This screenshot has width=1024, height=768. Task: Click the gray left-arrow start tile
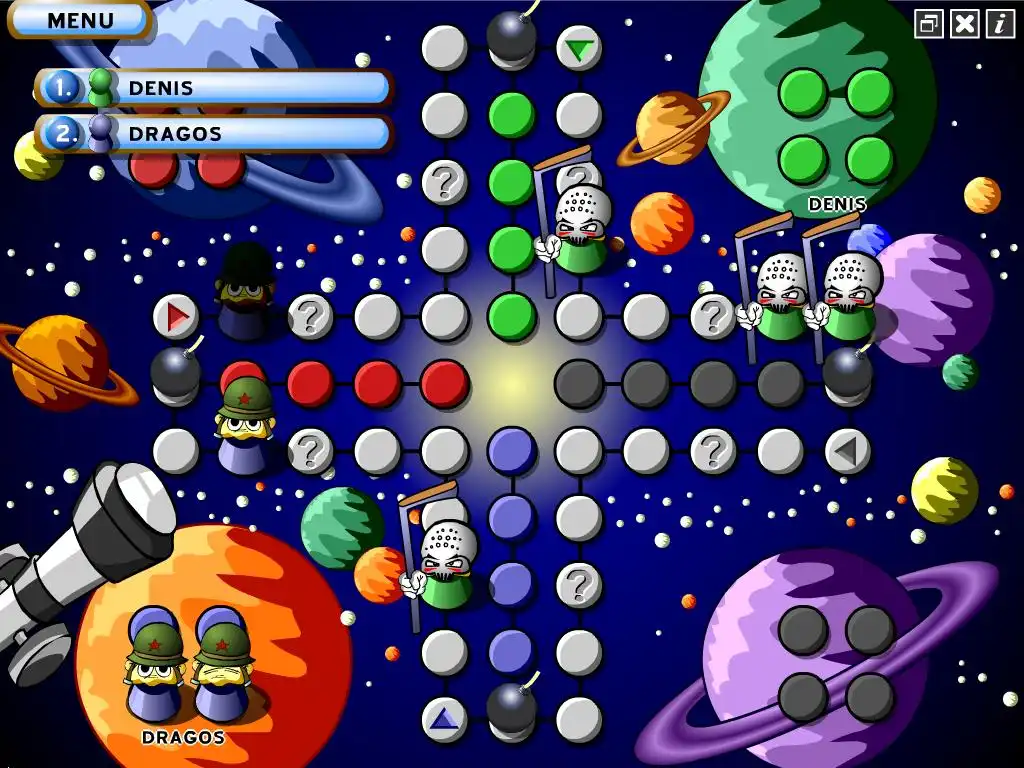pyautogui.click(x=847, y=451)
